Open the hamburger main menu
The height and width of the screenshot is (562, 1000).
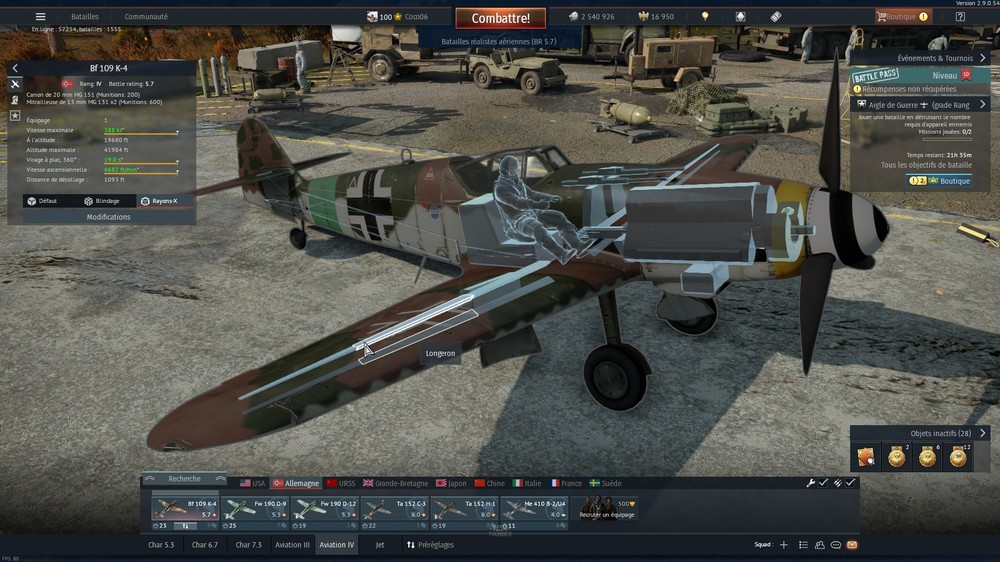coord(40,17)
